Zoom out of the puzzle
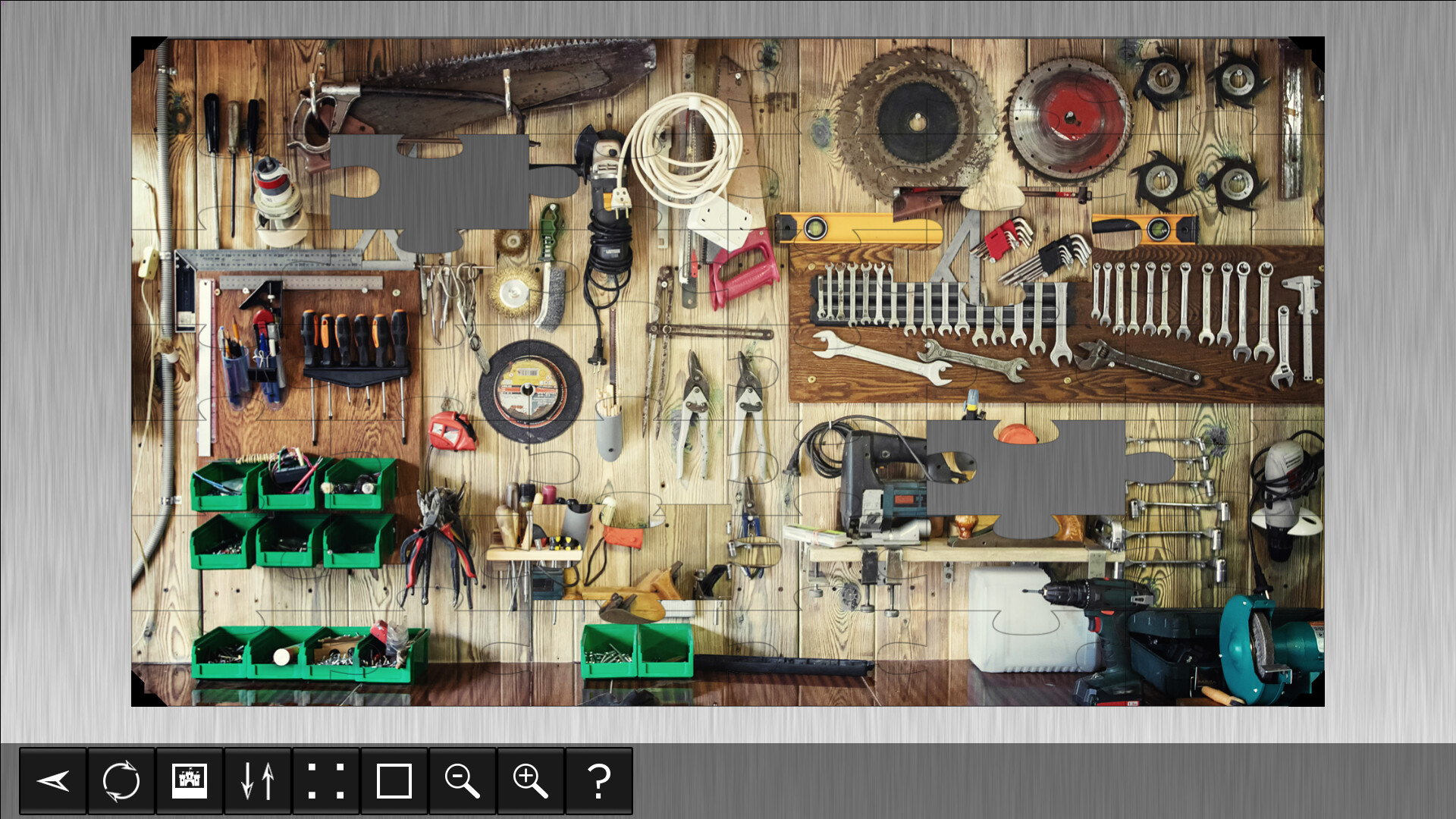 pyautogui.click(x=463, y=781)
